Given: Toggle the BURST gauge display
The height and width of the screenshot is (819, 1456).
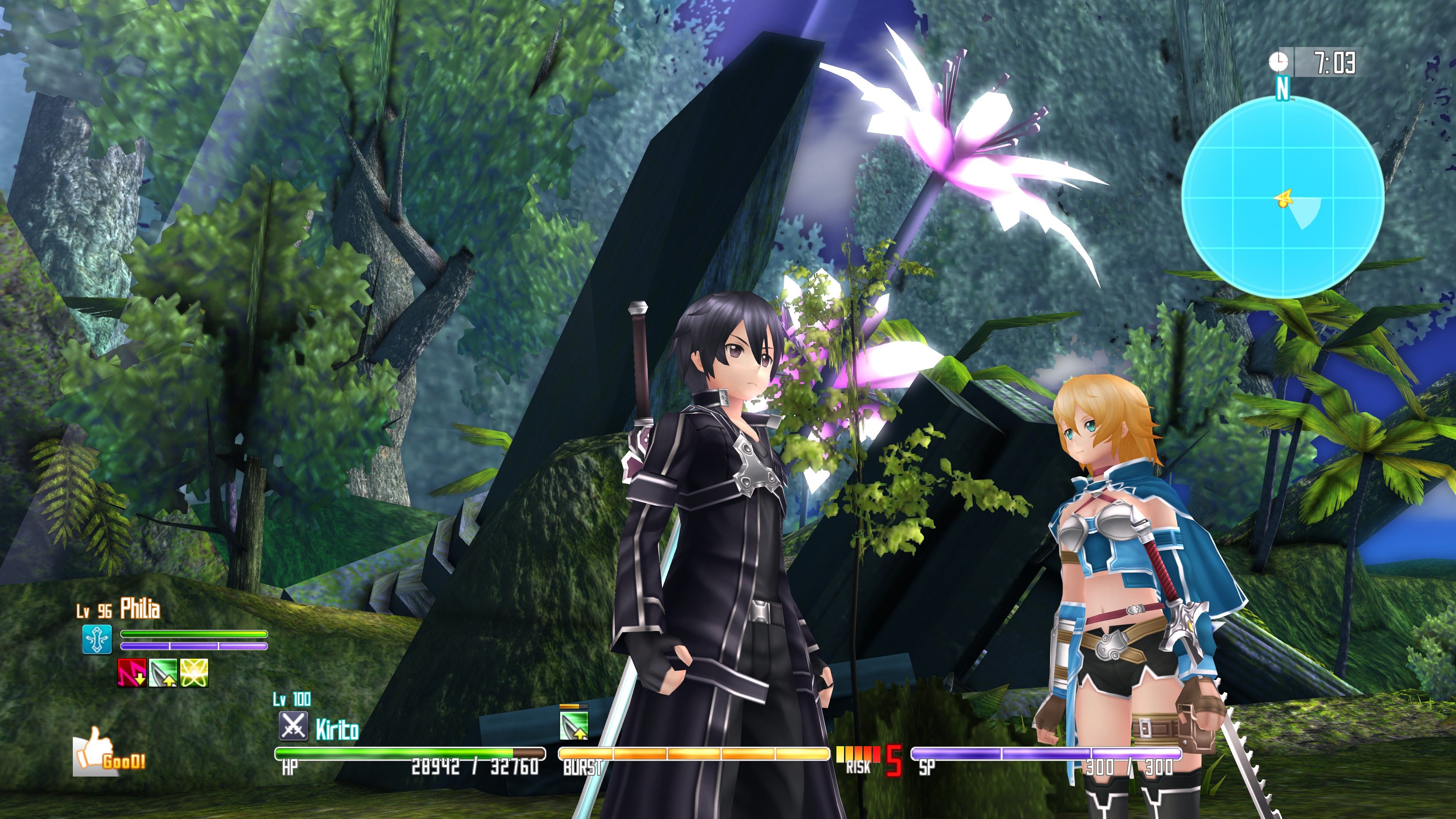Looking at the screenshot, I should click(694, 753).
